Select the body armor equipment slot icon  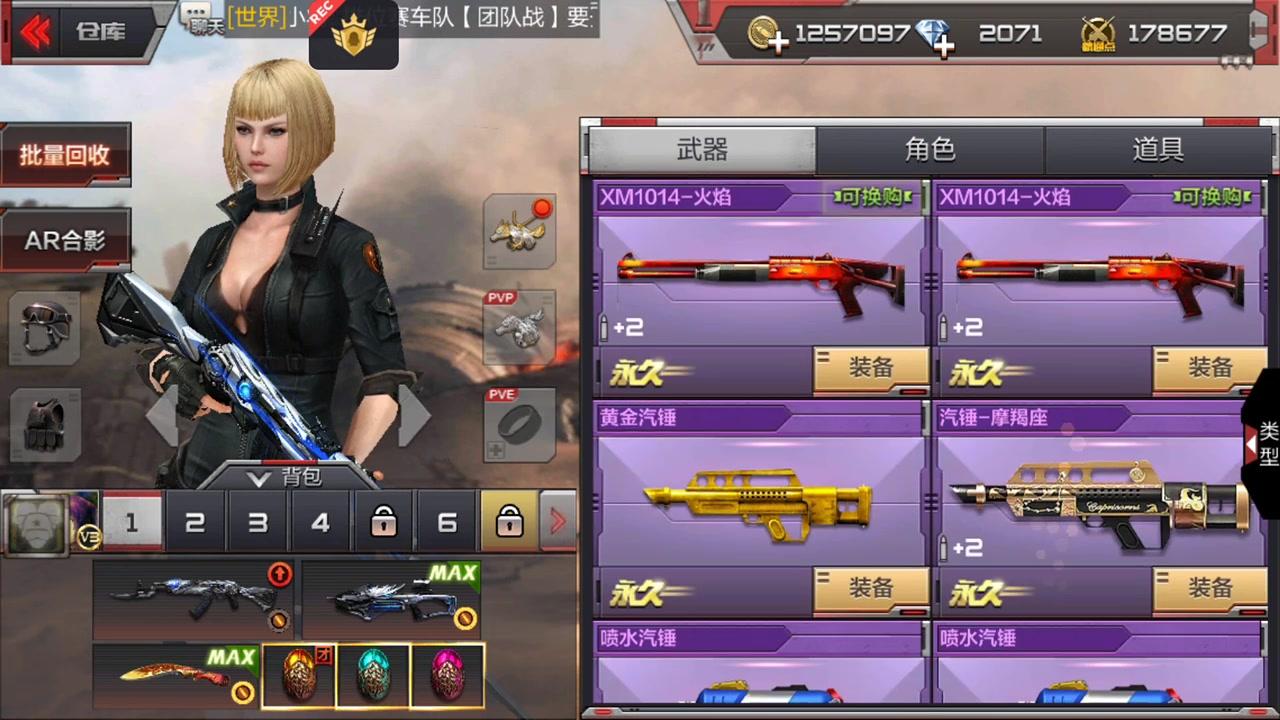tap(45, 425)
